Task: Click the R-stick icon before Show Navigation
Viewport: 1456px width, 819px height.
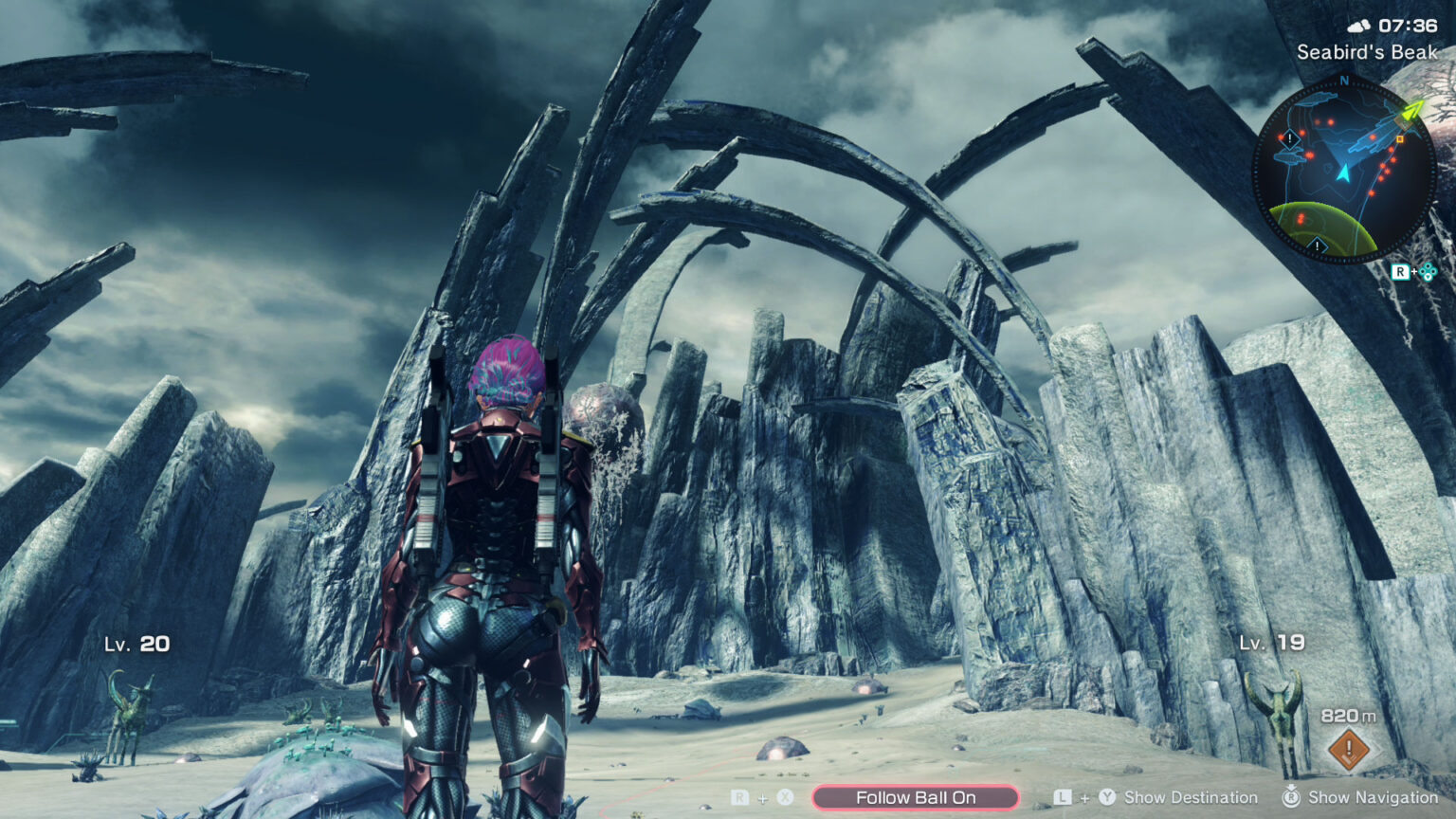Action: 1290,797
